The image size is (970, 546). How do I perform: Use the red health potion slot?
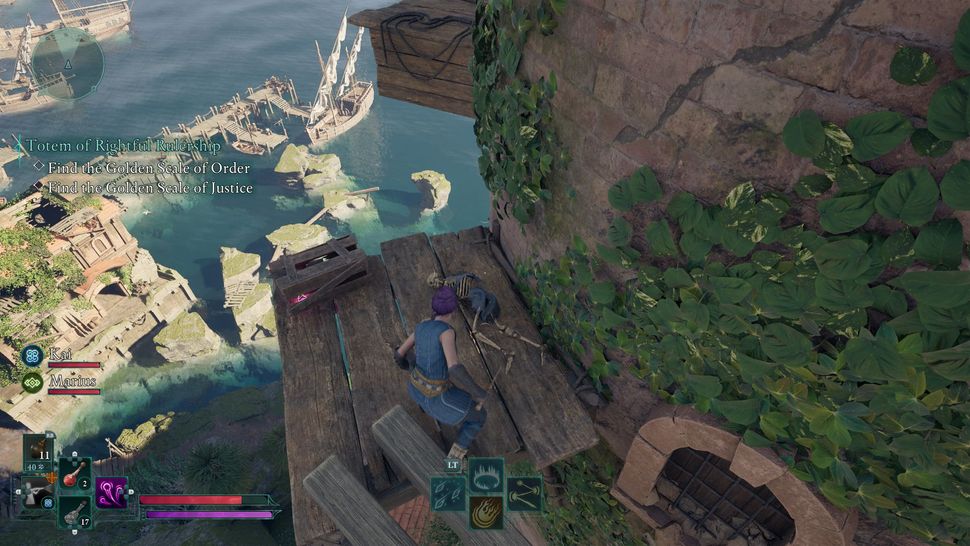[x=75, y=474]
